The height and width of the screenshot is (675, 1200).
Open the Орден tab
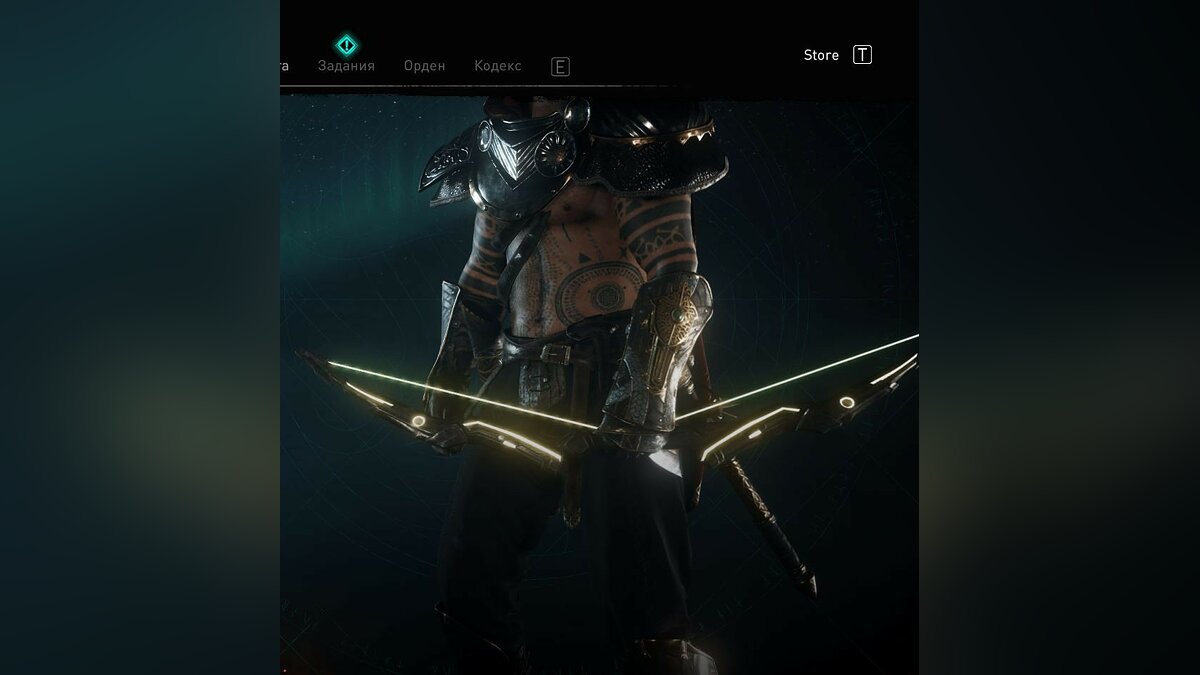[424, 66]
